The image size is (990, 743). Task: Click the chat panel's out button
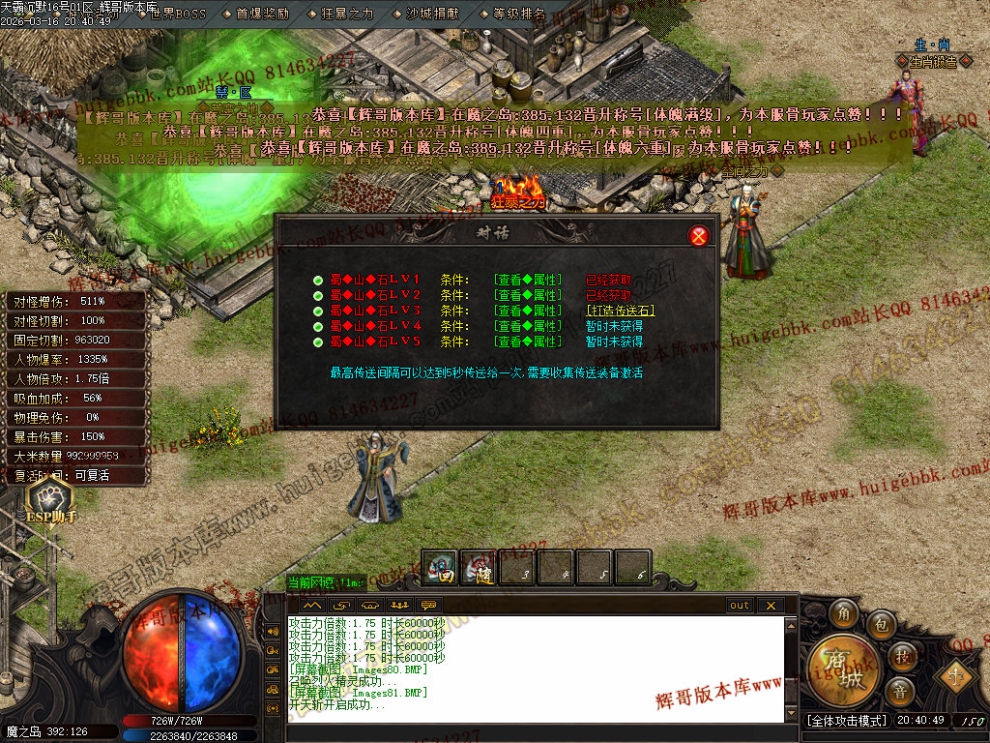[739, 605]
